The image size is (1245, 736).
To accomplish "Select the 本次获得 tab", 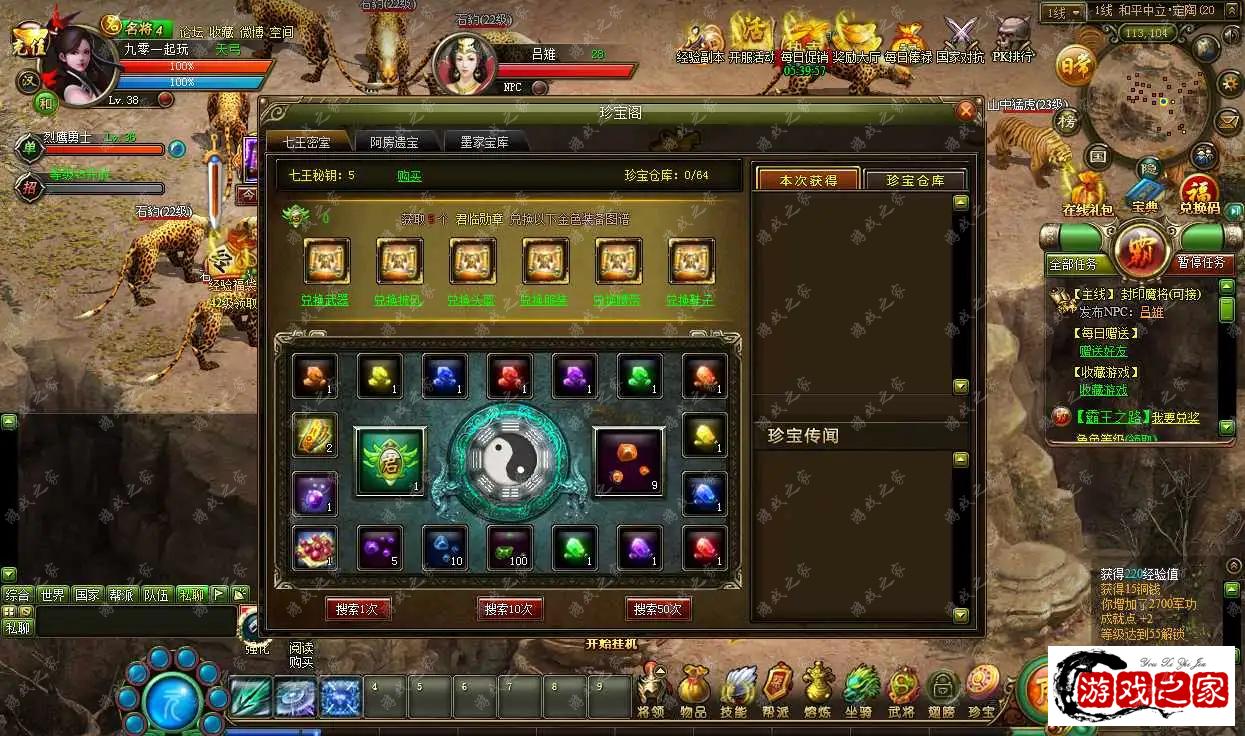I will (x=809, y=180).
